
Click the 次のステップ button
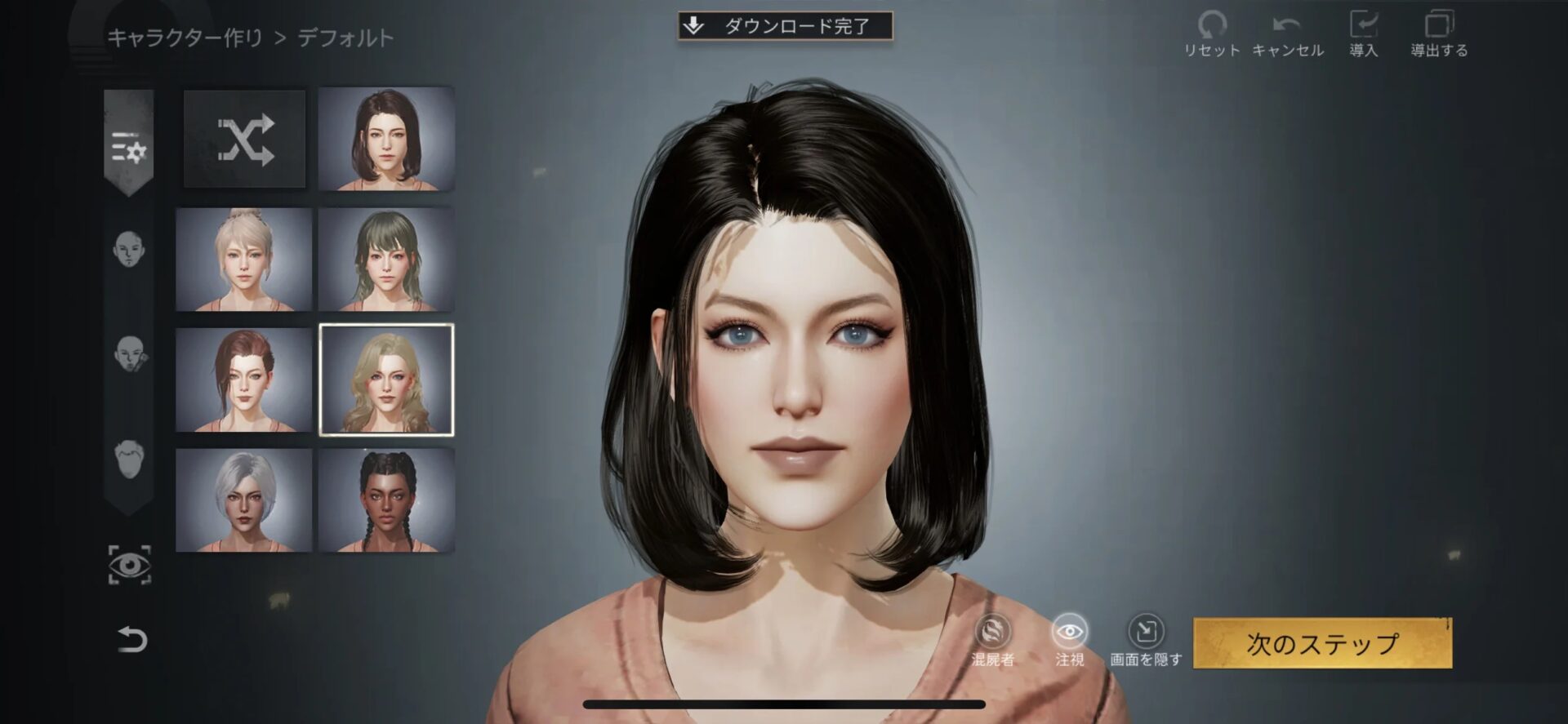pos(1322,643)
